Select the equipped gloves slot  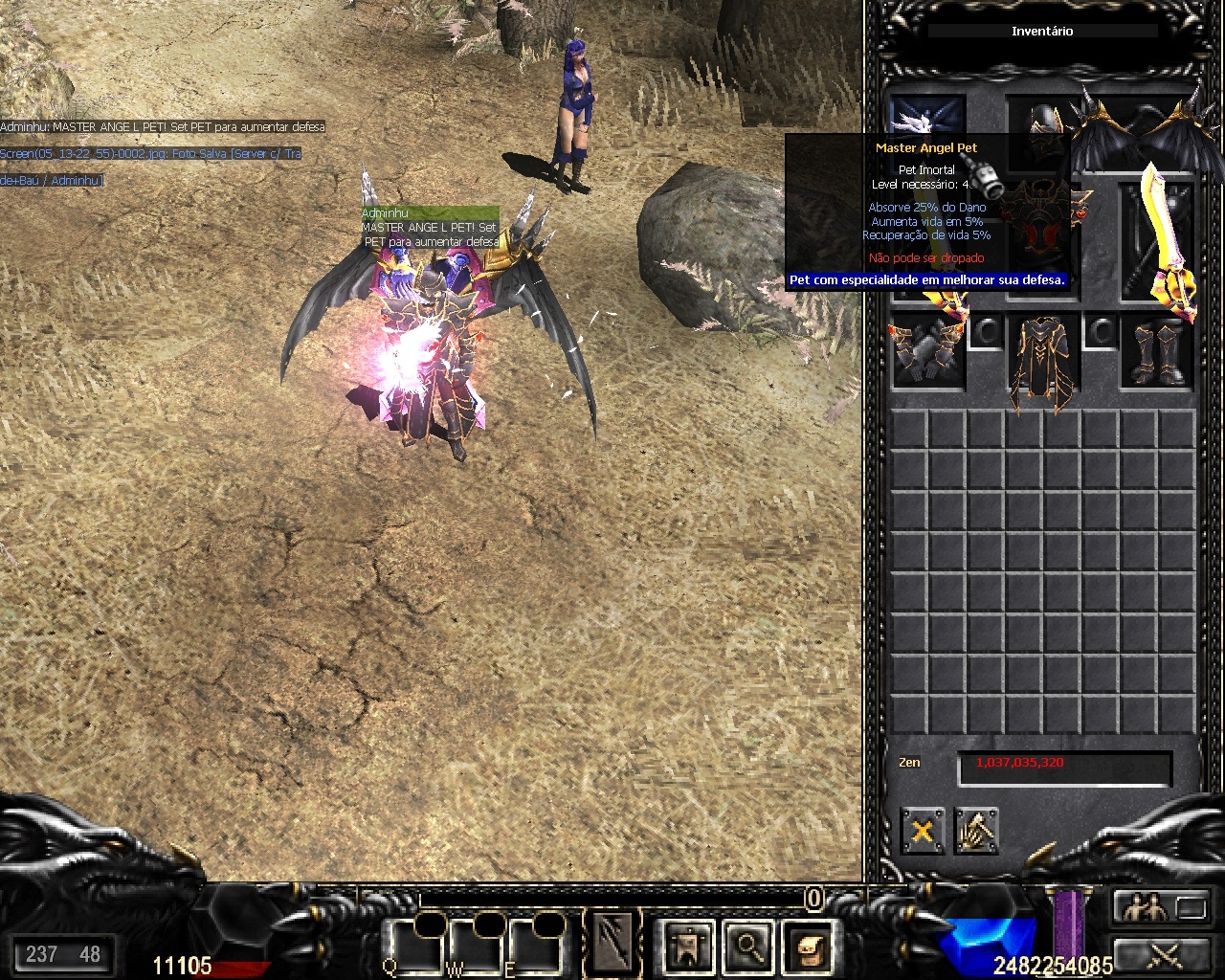click(x=926, y=352)
